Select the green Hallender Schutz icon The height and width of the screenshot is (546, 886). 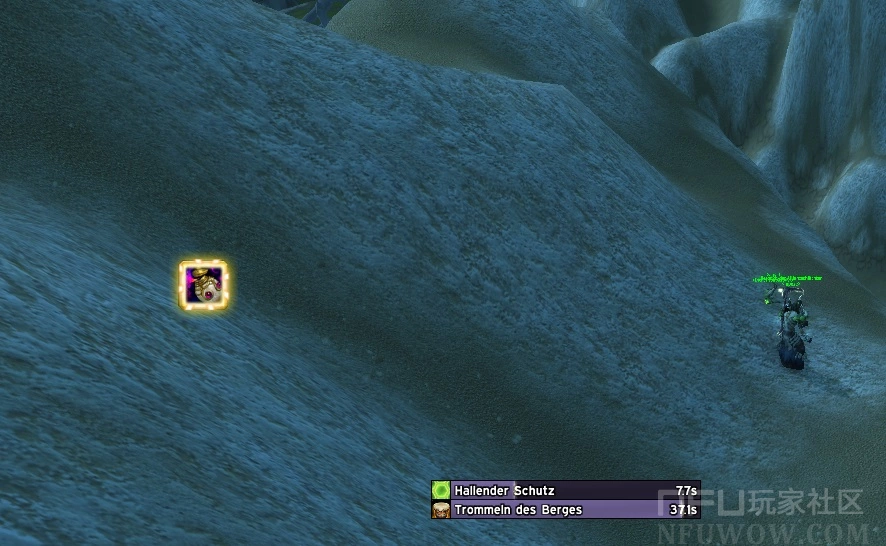pyautogui.click(x=441, y=490)
